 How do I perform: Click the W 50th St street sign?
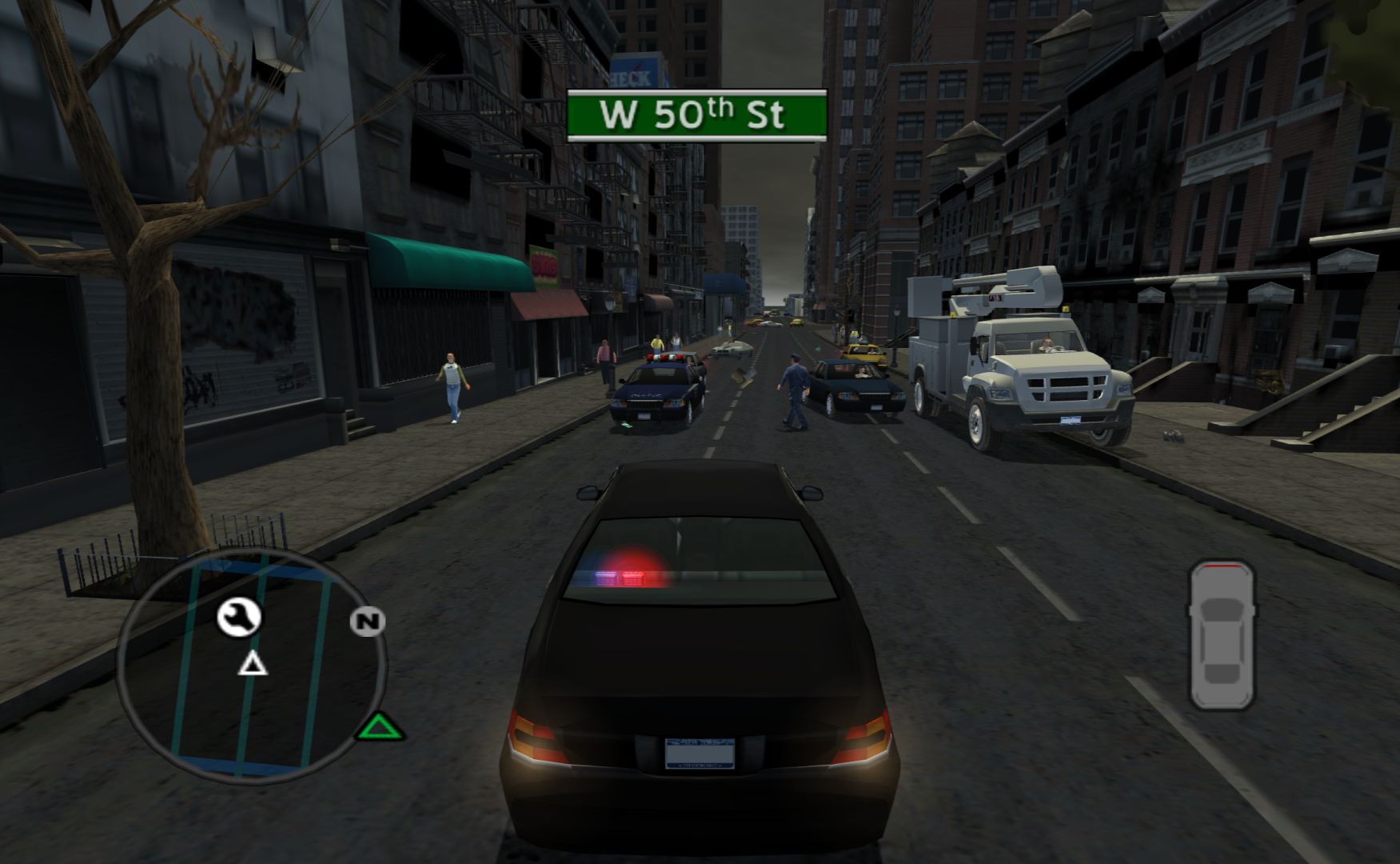(696, 116)
